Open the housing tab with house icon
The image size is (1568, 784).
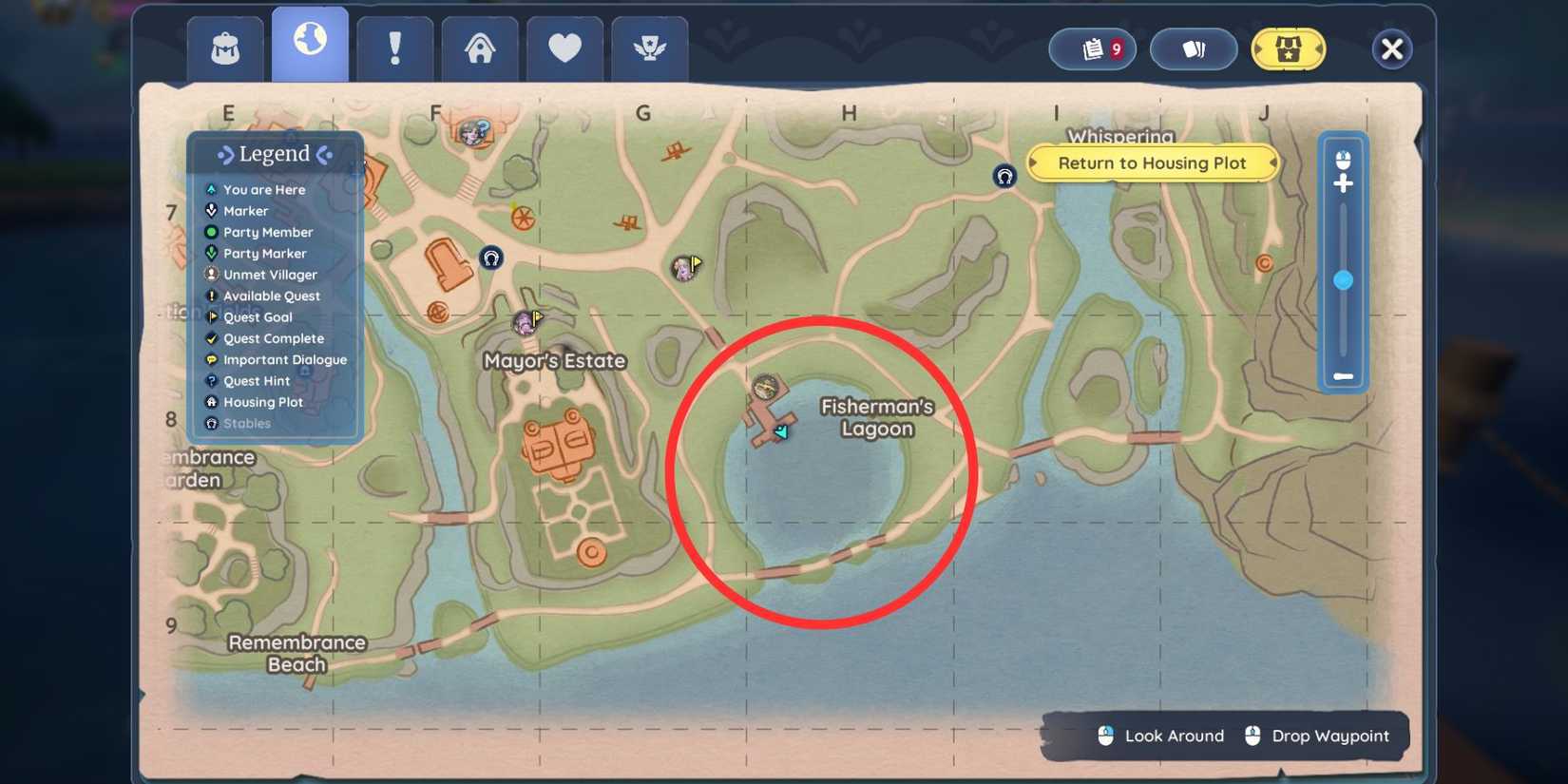480,48
